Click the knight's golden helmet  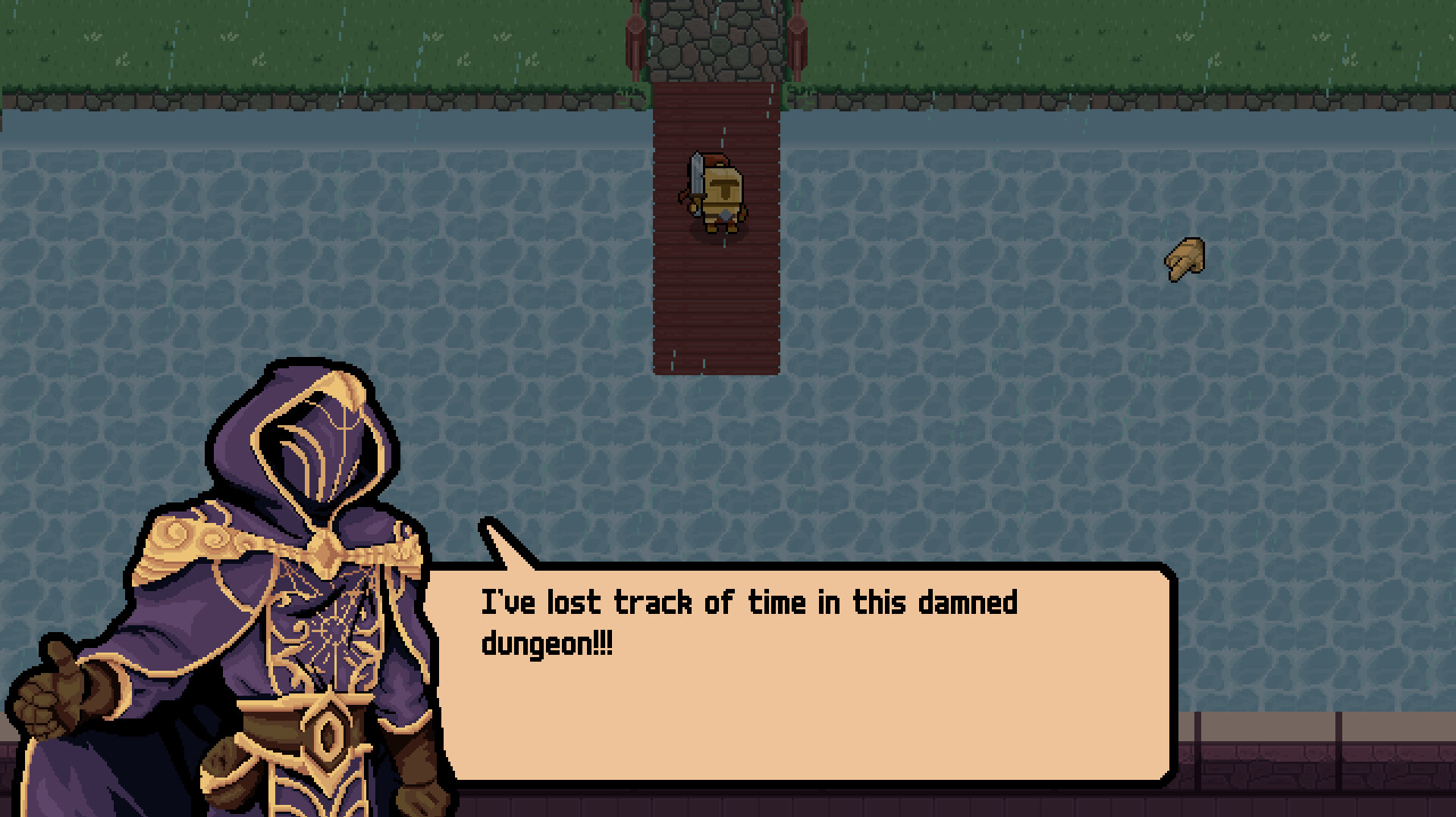(722, 182)
